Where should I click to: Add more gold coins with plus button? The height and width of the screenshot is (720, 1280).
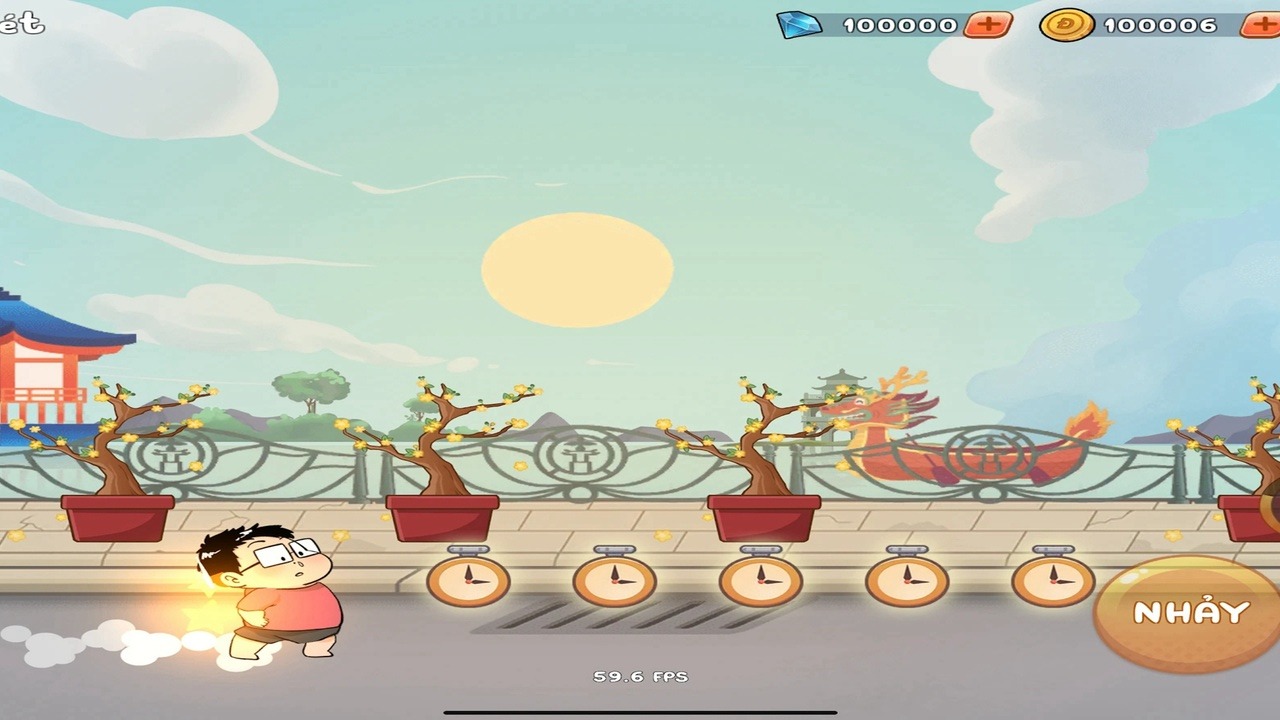tap(1260, 25)
